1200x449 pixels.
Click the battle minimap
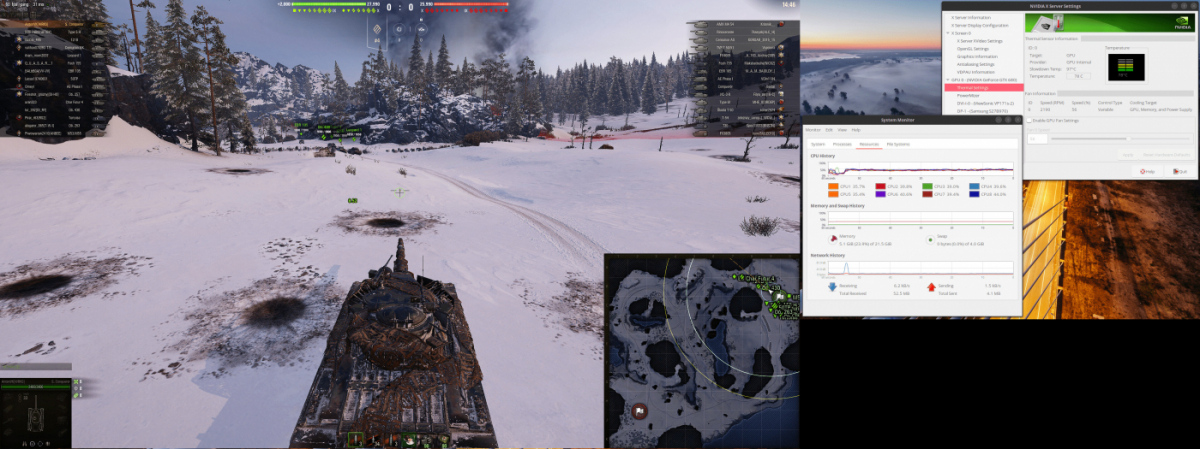point(700,350)
